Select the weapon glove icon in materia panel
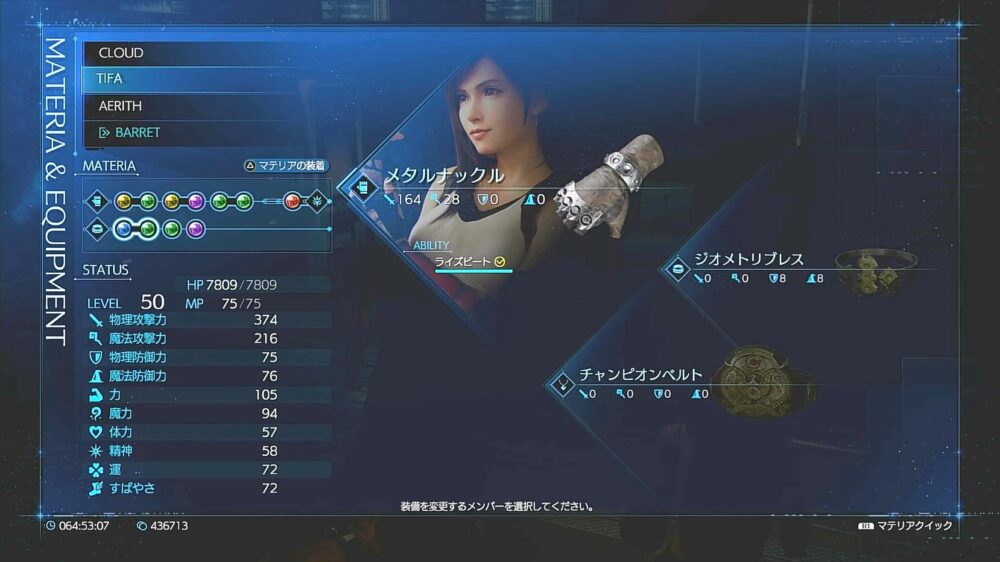Image resolution: width=1000 pixels, height=562 pixels. click(x=97, y=201)
